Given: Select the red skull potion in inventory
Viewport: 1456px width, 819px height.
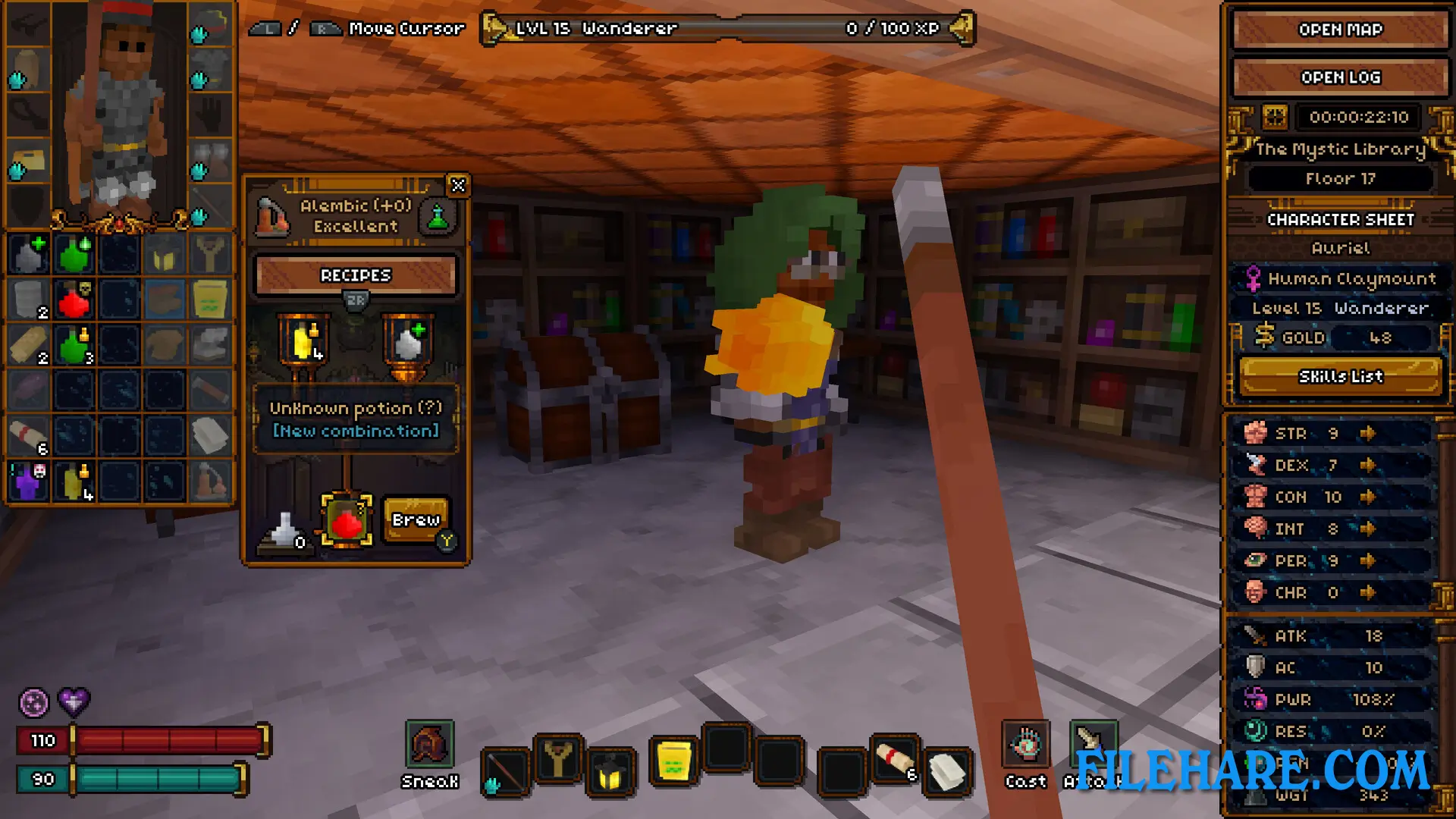Looking at the screenshot, I should pyautogui.click(x=74, y=300).
